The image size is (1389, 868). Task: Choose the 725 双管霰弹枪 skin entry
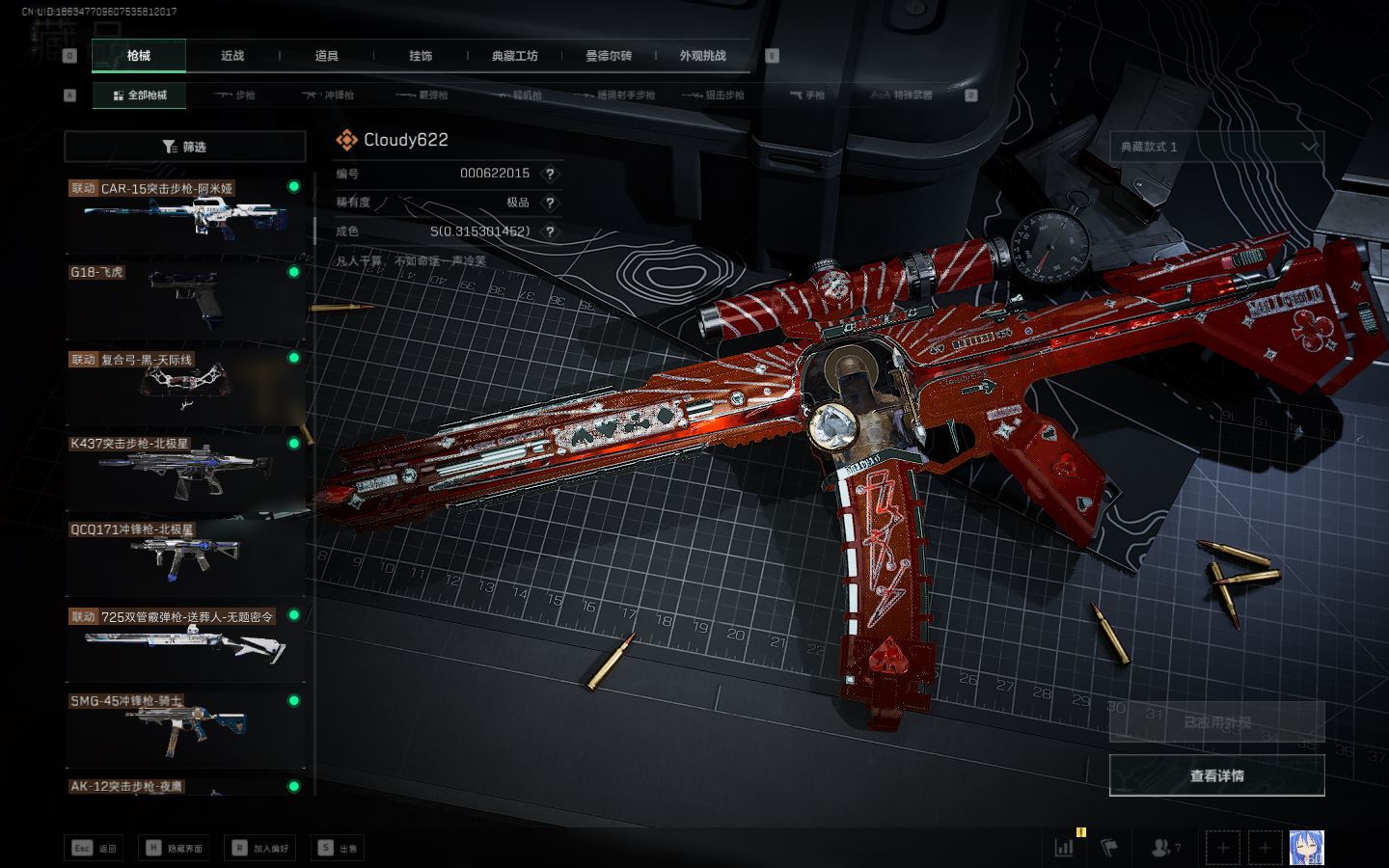coord(184,642)
